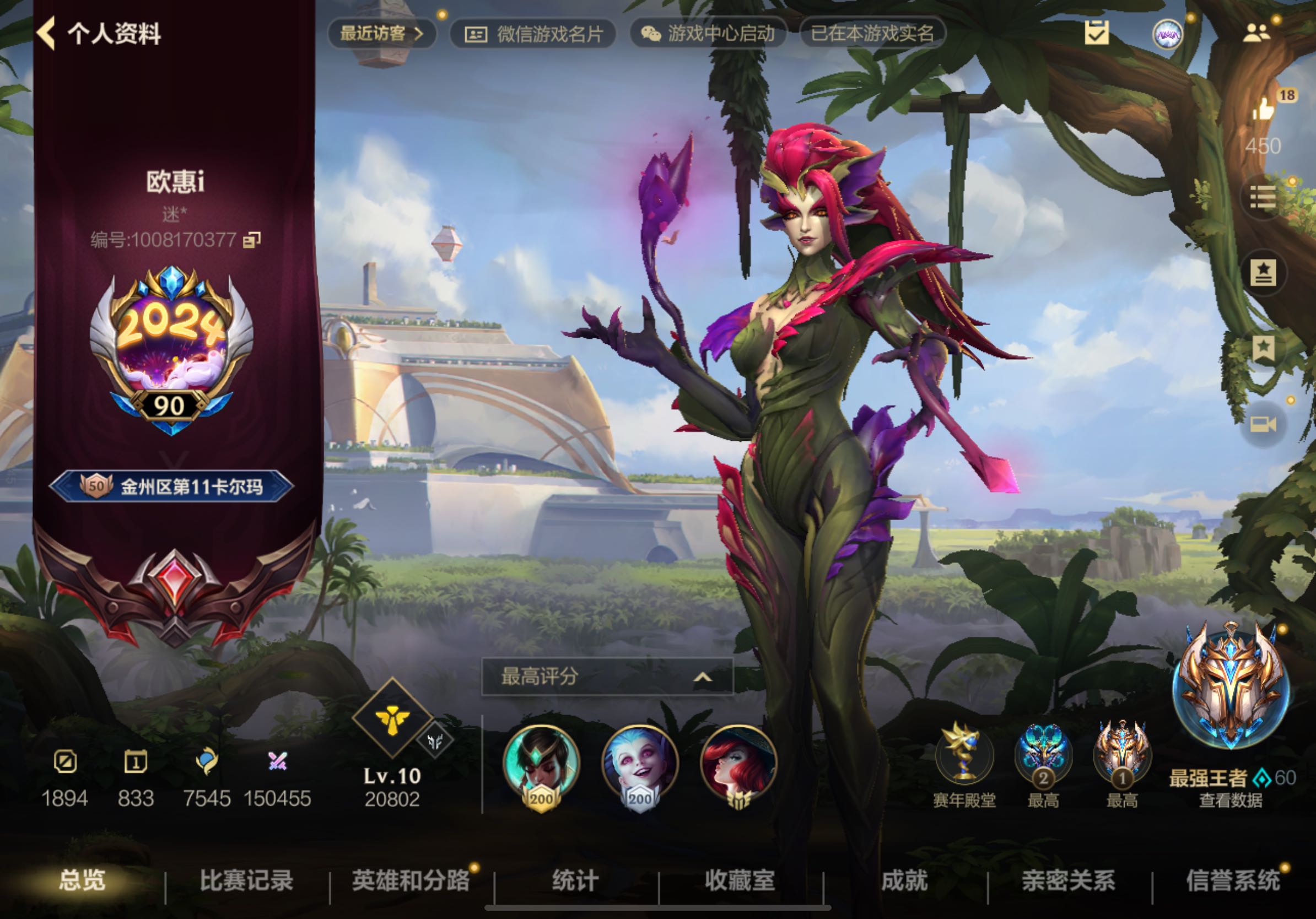View the 信誉系统 tab
The height and width of the screenshot is (919, 1316).
(x=1233, y=880)
